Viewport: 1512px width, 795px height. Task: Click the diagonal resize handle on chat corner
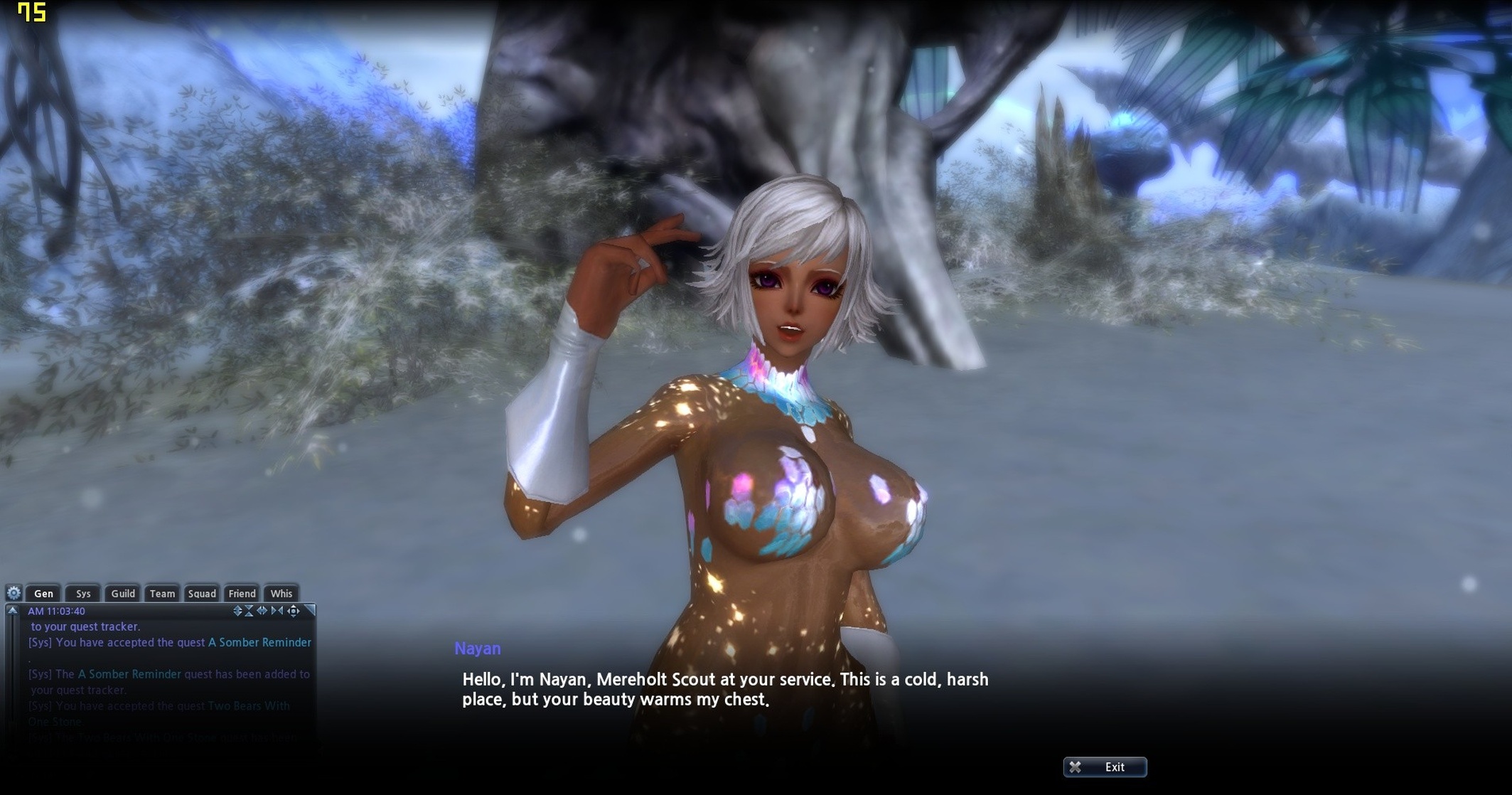311,610
